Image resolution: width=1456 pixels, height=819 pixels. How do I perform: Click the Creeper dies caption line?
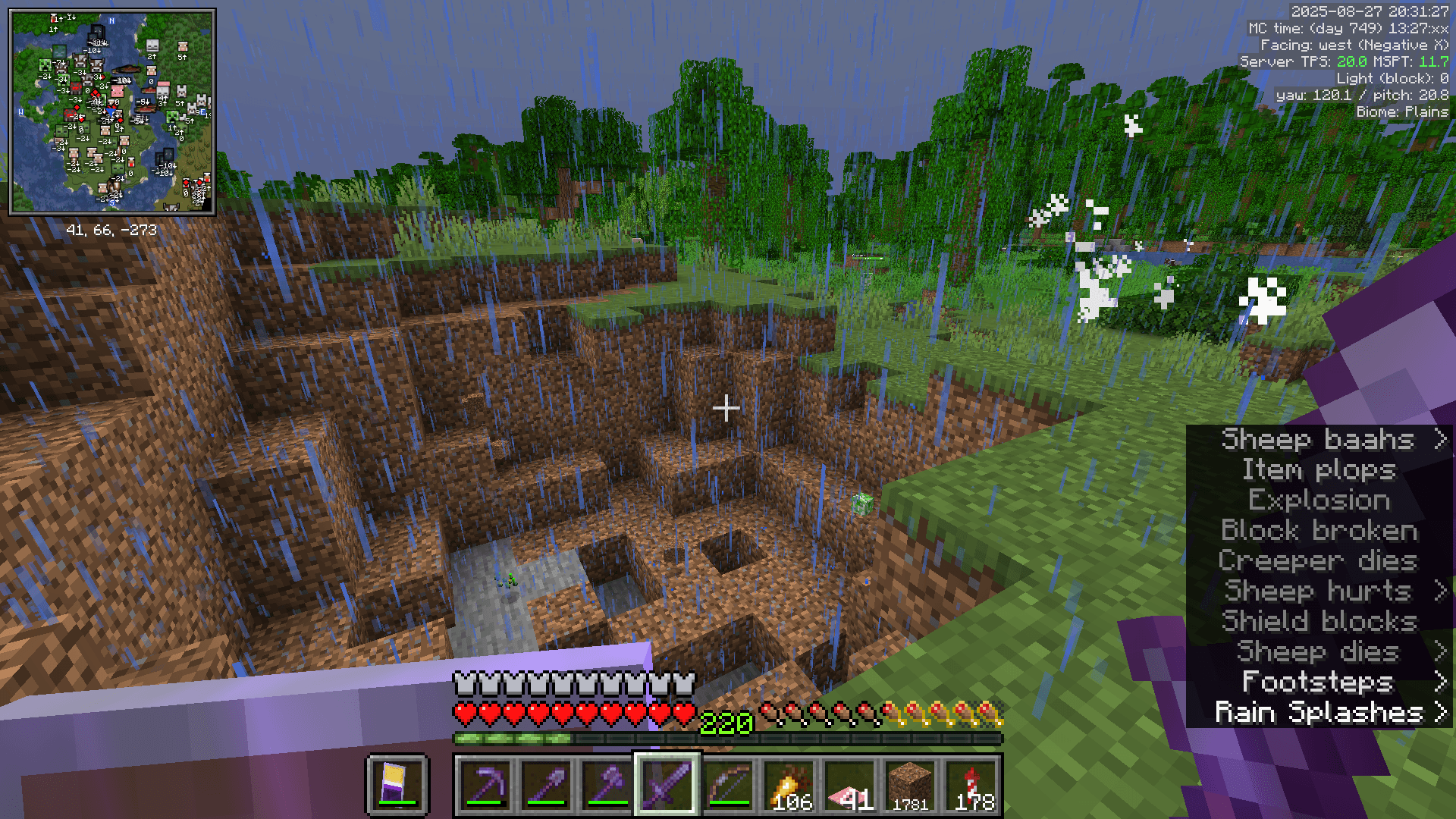tap(1317, 561)
